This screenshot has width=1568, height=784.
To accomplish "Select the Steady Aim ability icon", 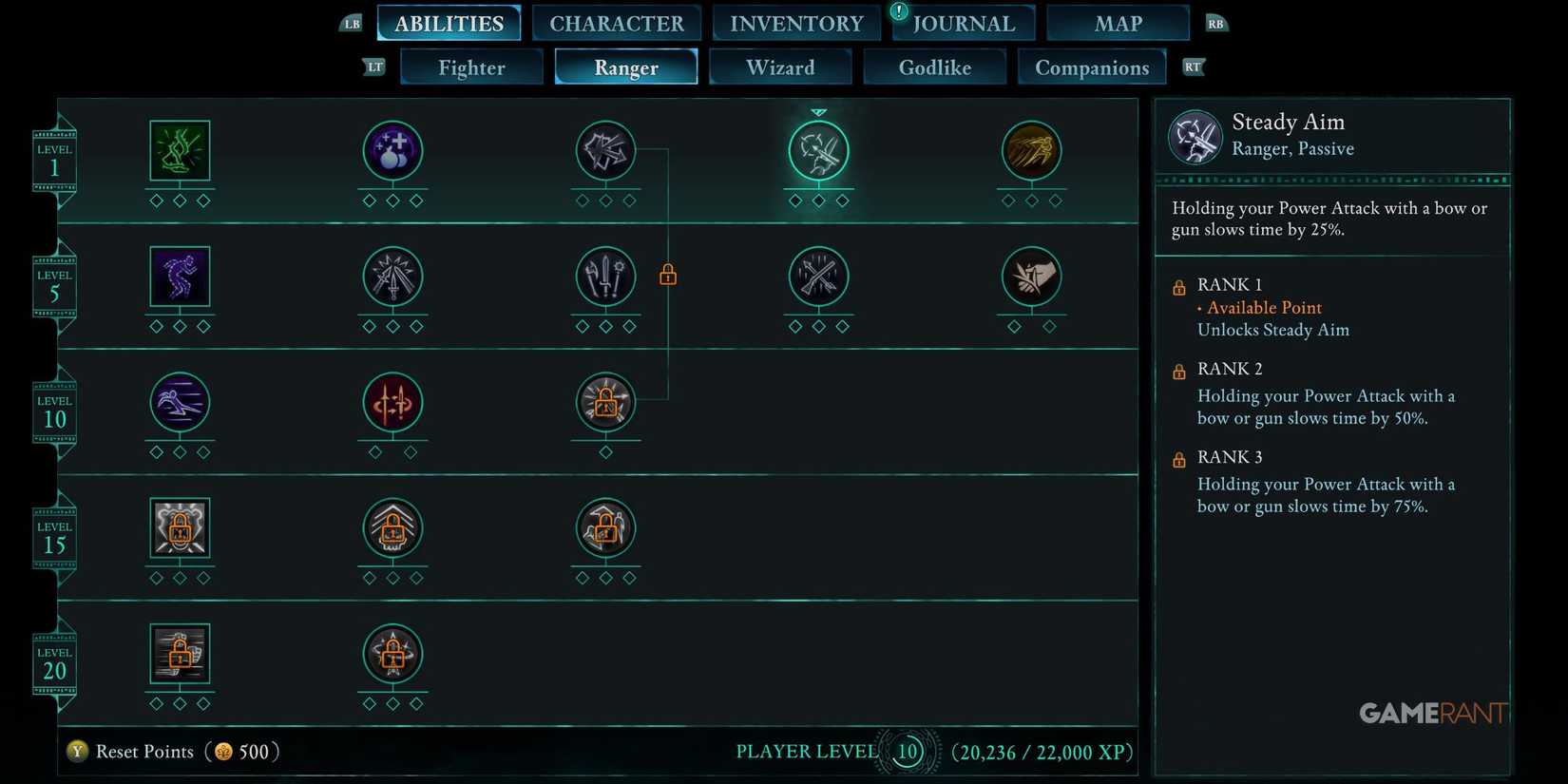I will [819, 152].
